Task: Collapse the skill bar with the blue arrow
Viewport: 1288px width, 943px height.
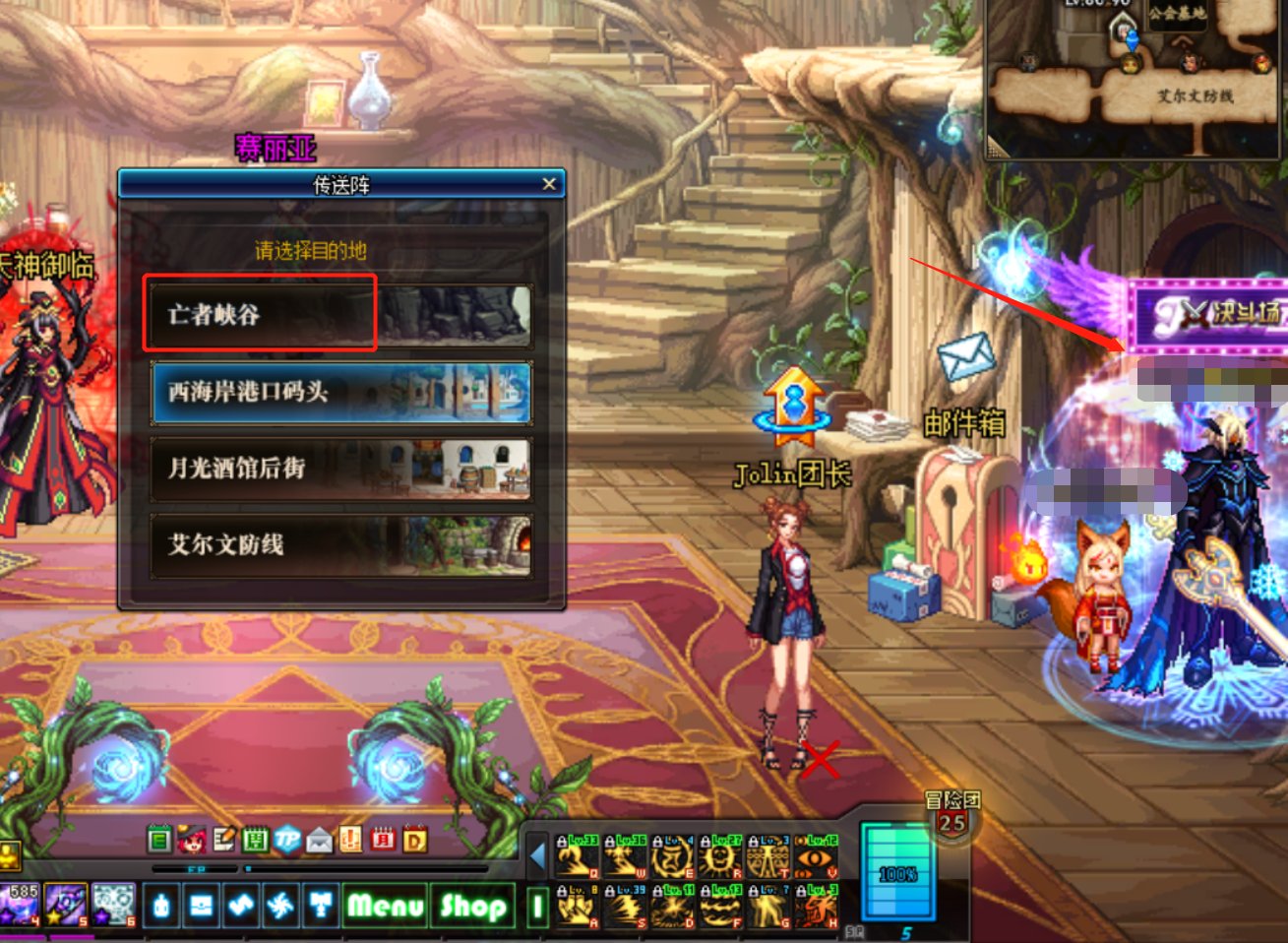Action: pos(537,856)
